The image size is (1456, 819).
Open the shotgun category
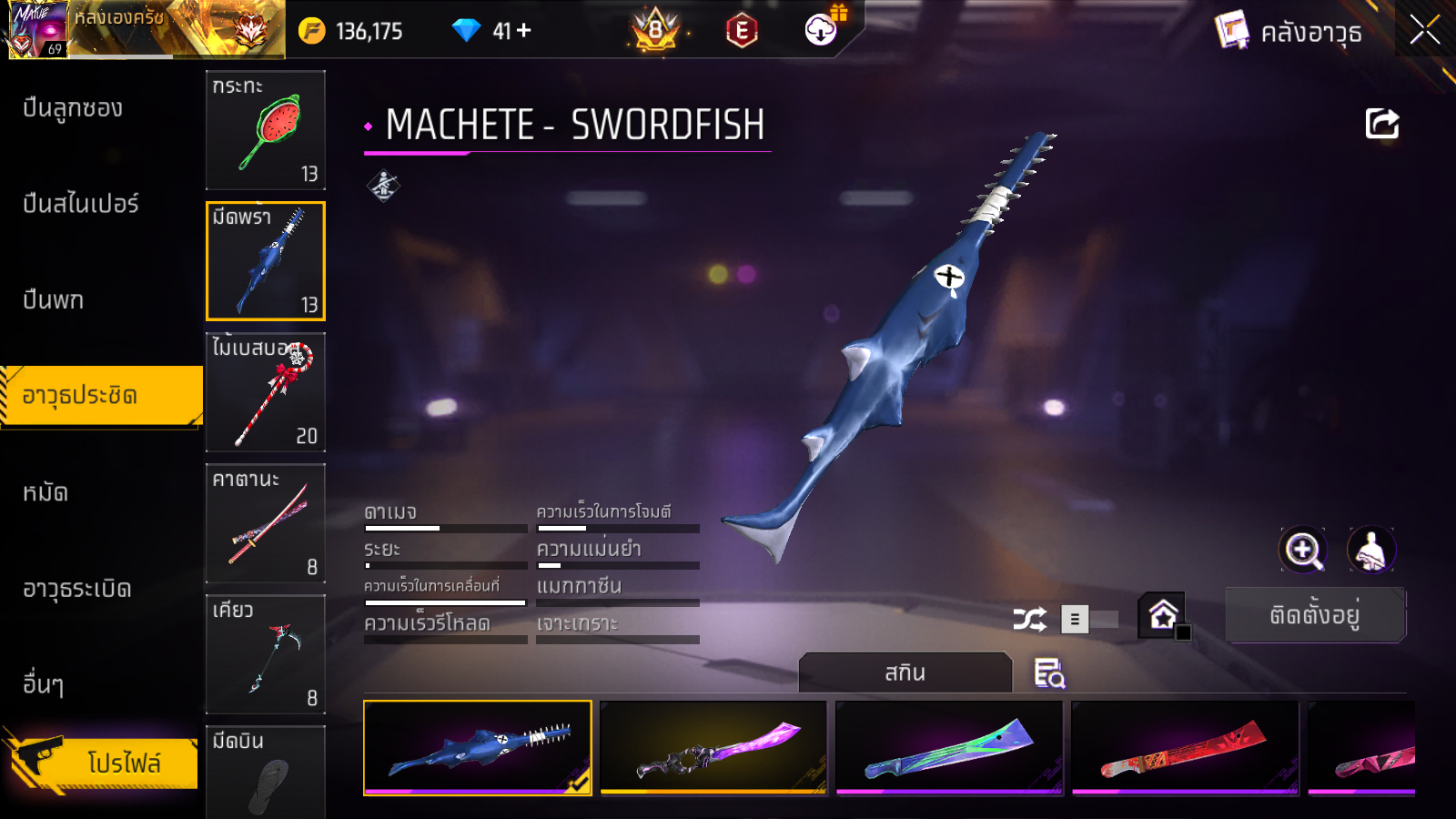73,108
